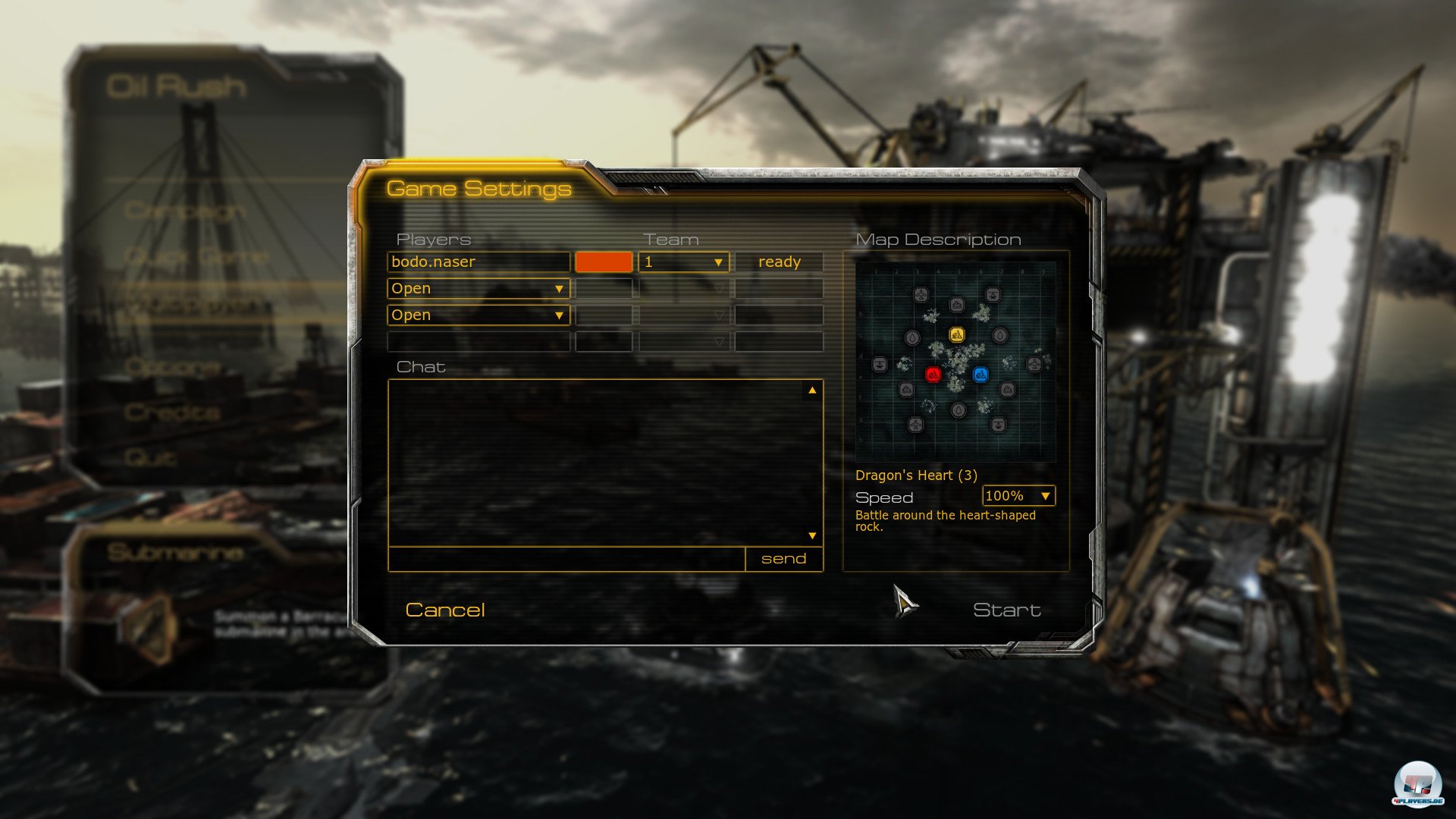Screen dimensions: 1456x819
Task: Toggle the third player slot from Open
Action: pos(478,315)
